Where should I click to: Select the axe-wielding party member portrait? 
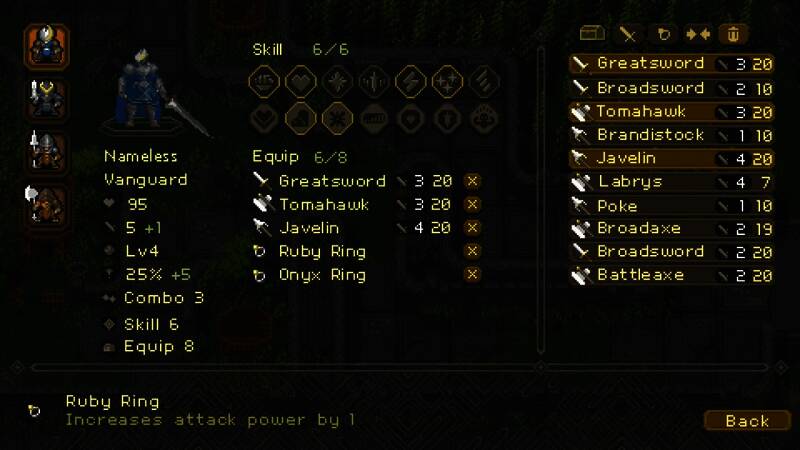(x=47, y=204)
